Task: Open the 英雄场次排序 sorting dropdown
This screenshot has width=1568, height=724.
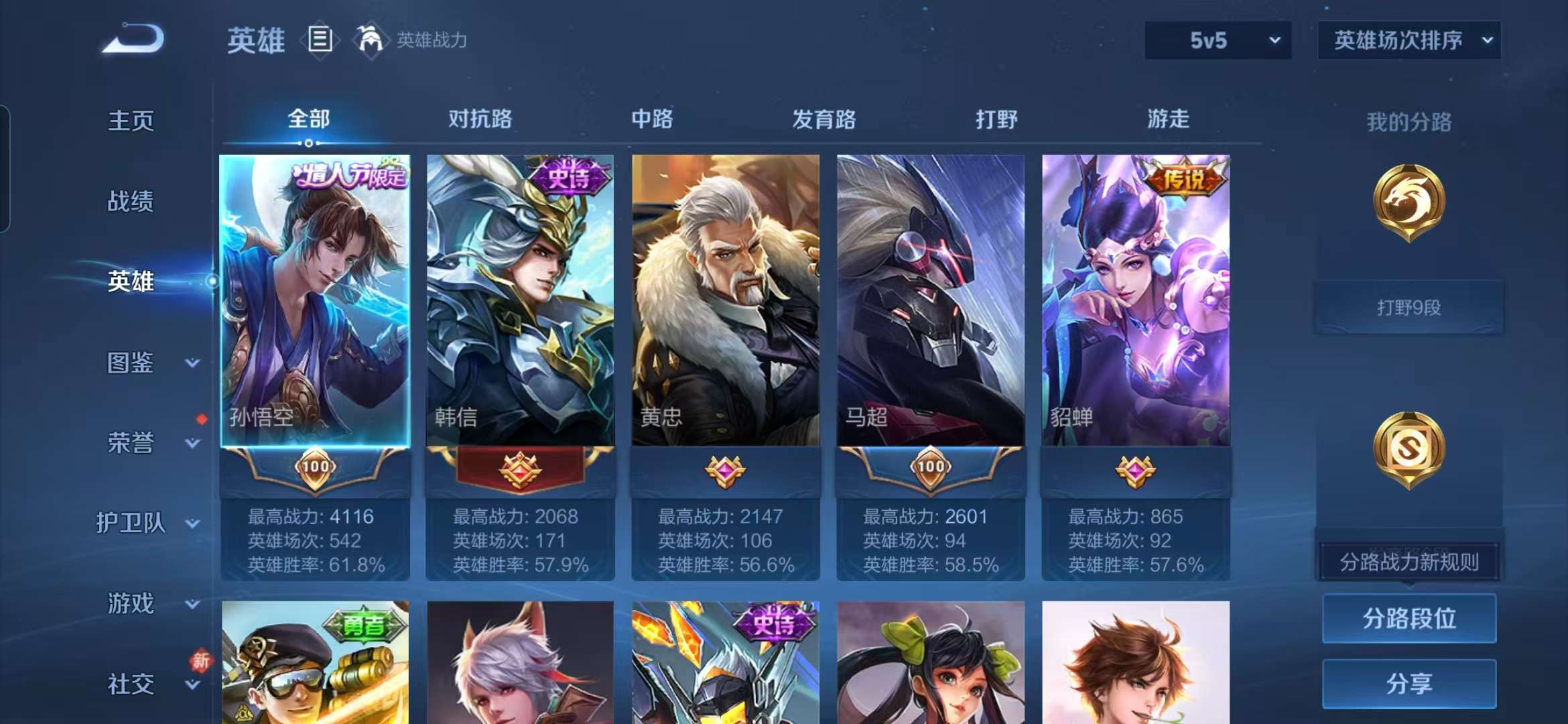Action: click(x=1409, y=40)
